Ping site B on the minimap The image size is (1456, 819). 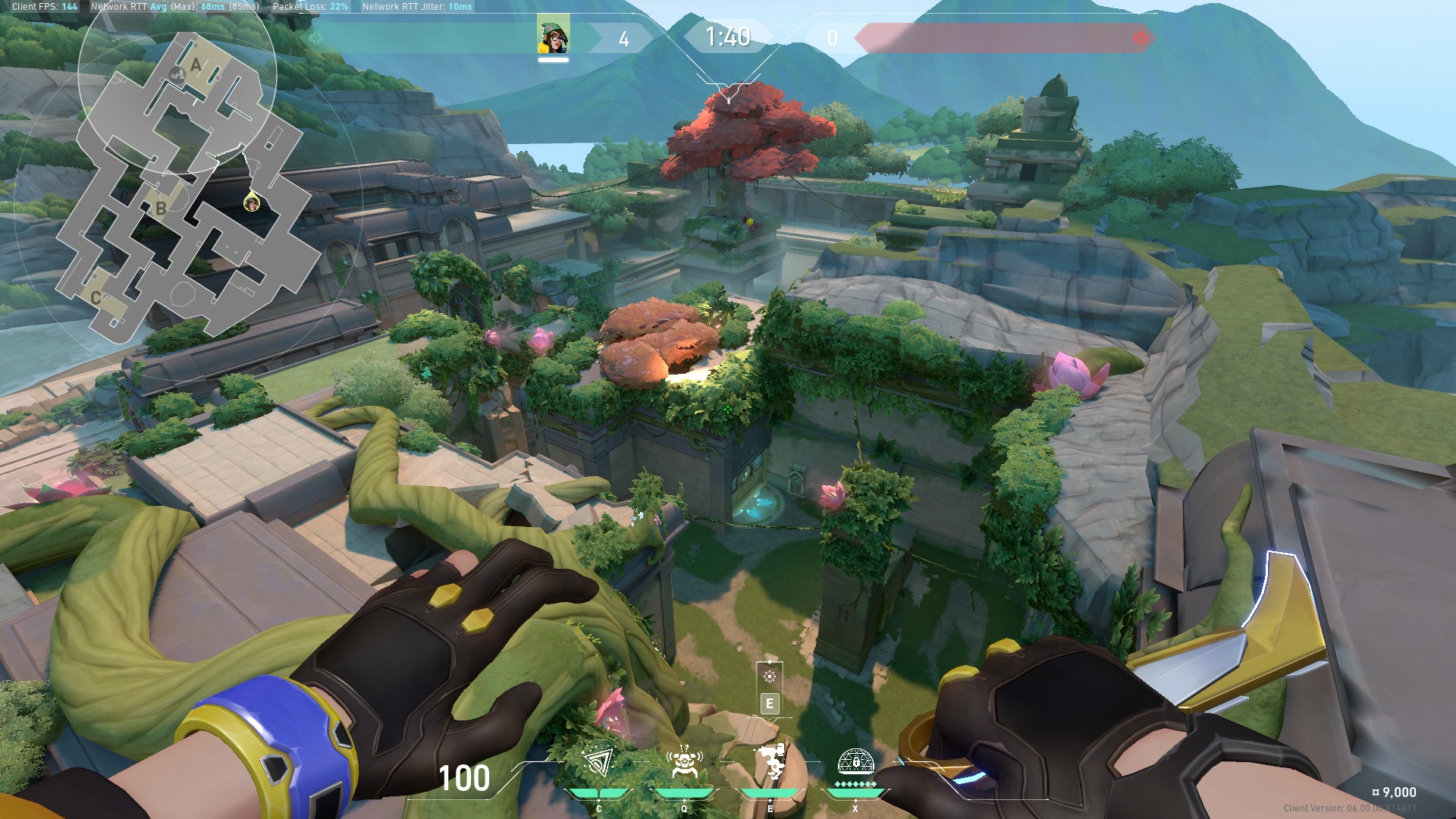pos(161,208)
